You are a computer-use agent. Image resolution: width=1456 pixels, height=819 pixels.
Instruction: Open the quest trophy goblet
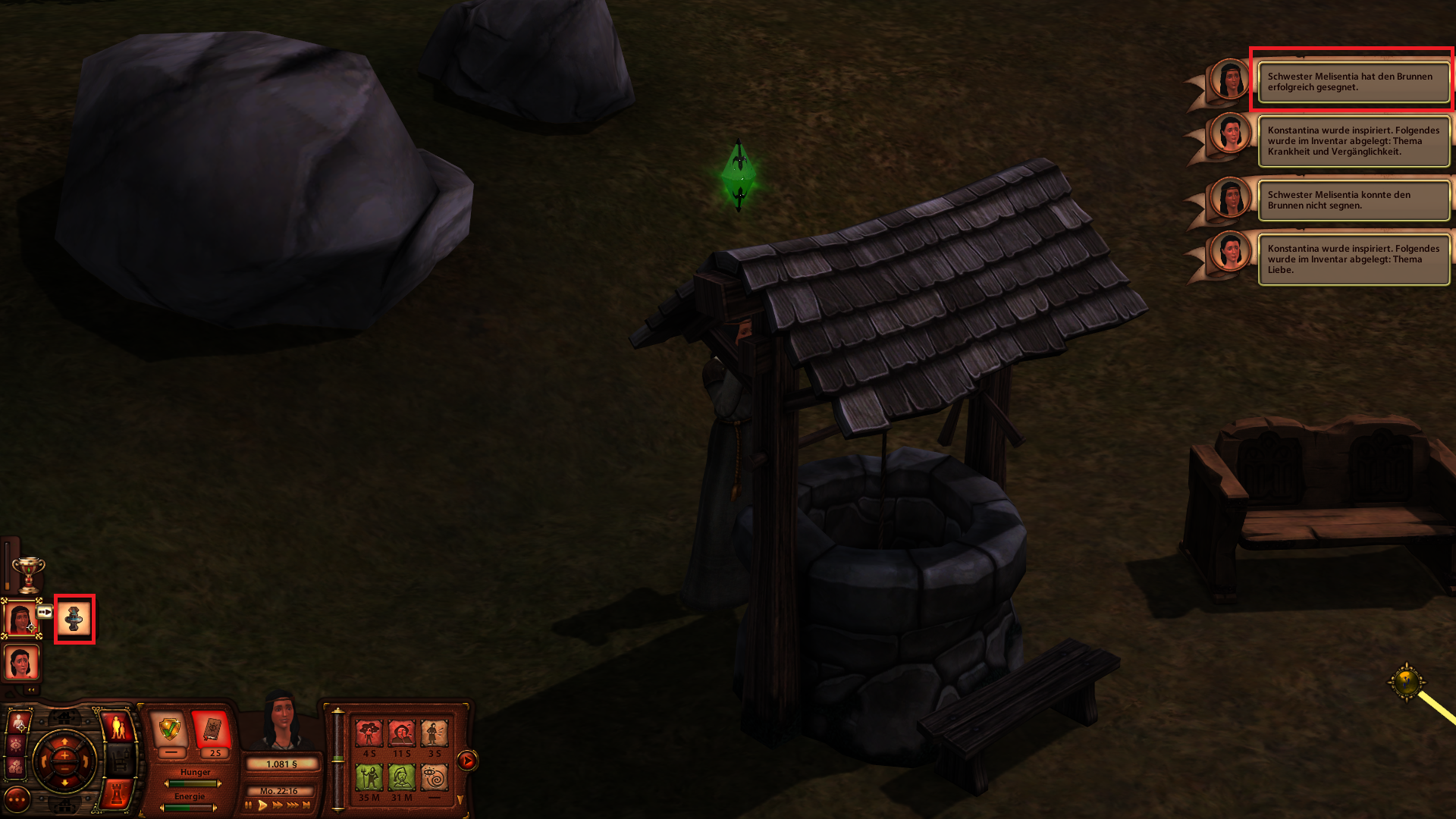point(28,574)
